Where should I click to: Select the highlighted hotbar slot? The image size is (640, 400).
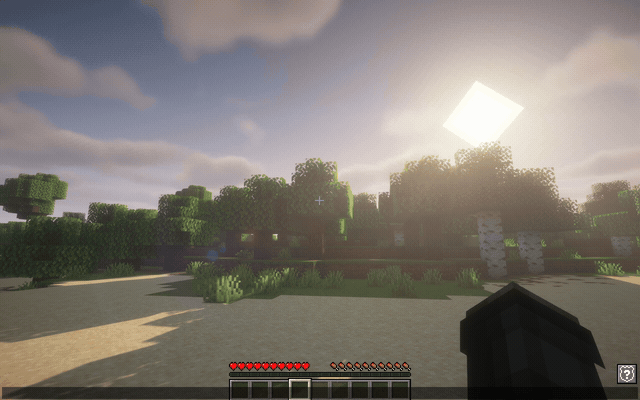click(x=299, y=389)
